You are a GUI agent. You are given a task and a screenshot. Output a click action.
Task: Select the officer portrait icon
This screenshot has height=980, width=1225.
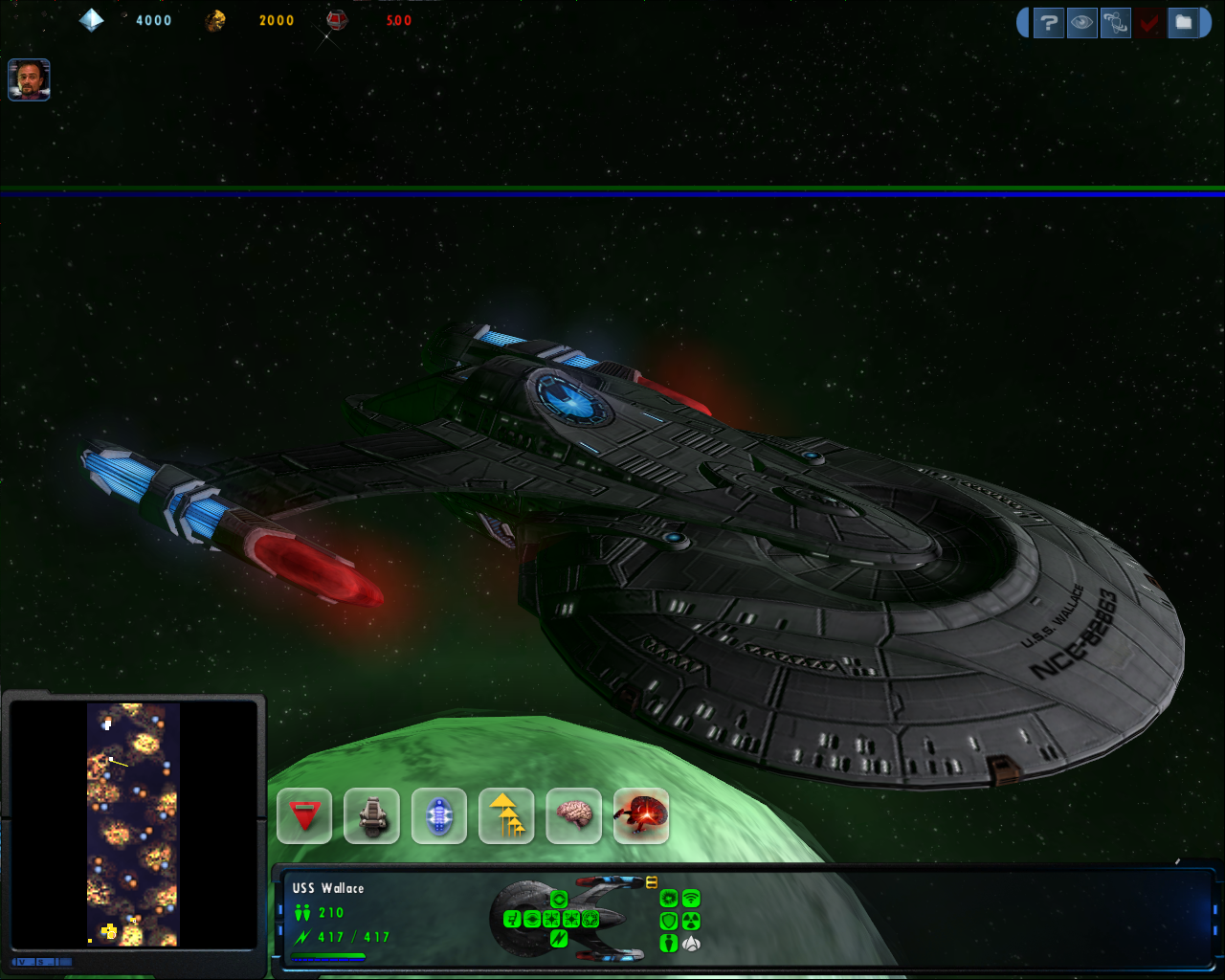pyautogui.click(x=29, y=80)
